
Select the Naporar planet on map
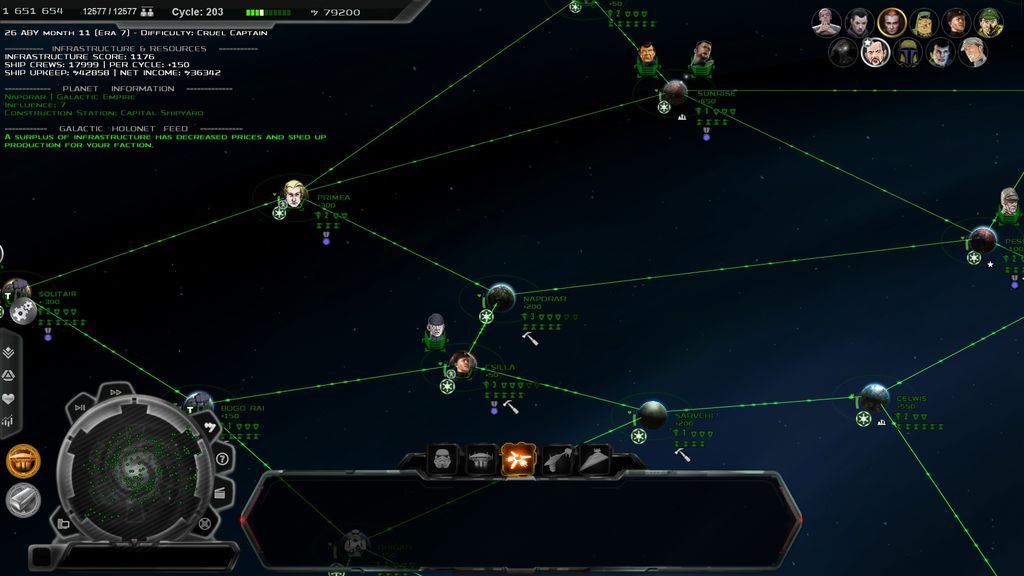(499, 297)
